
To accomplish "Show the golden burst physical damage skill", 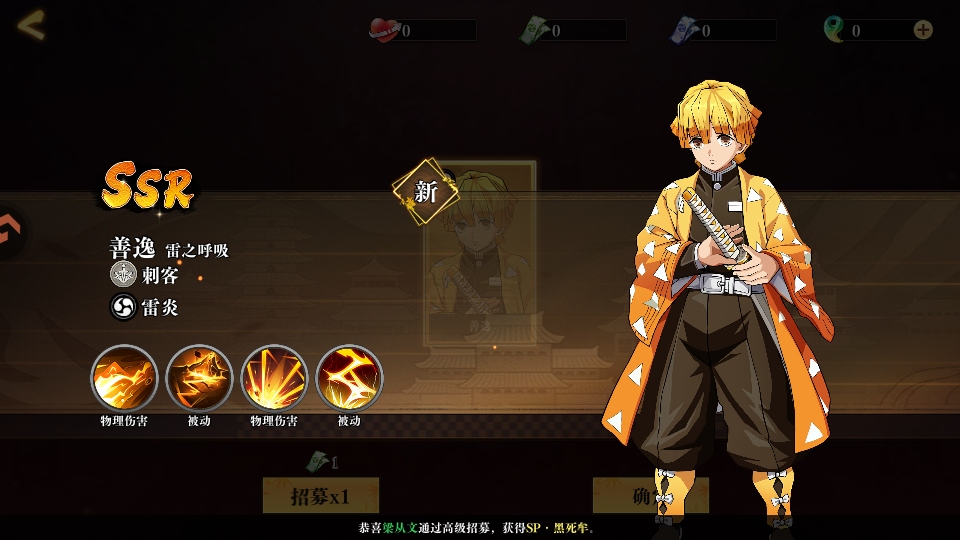I will click(274, 378).
